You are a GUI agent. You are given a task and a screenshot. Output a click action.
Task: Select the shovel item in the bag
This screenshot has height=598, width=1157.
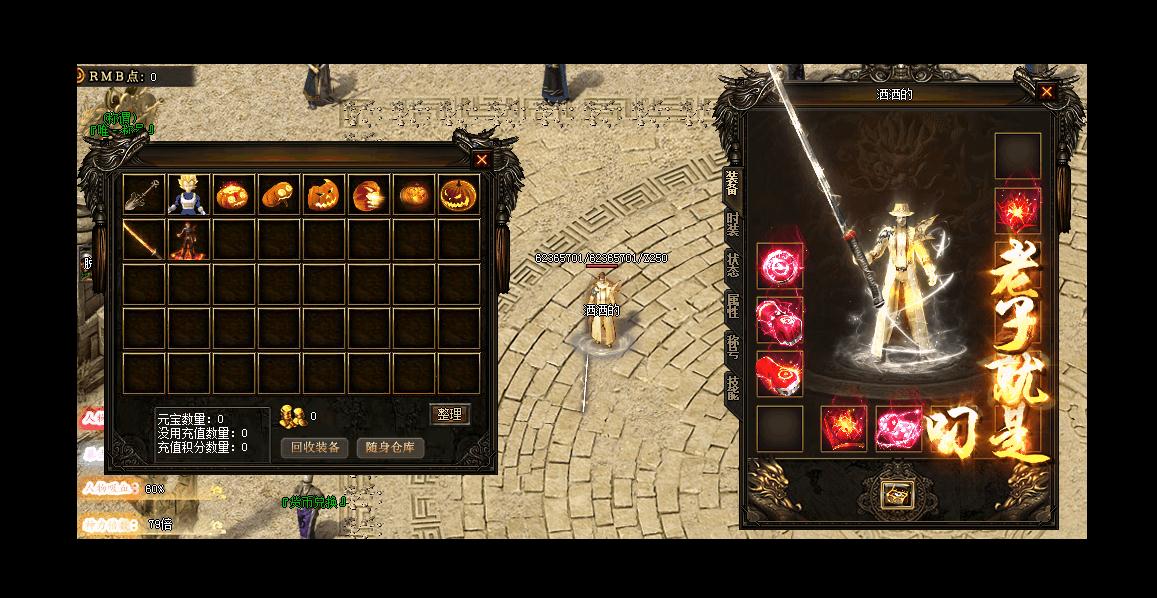tap(144, 194)
